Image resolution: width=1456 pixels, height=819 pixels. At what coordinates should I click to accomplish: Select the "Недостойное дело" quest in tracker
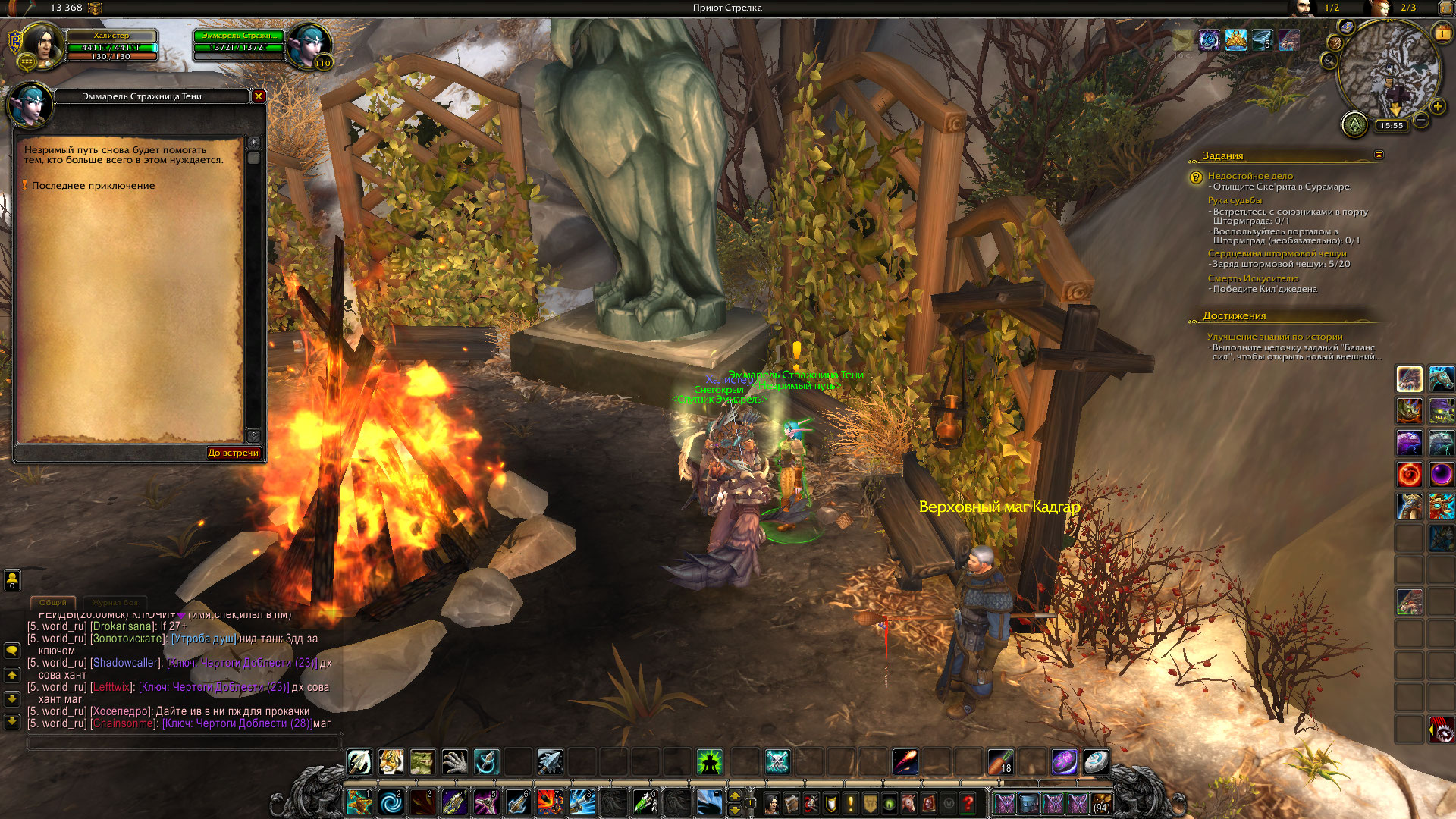point(1250,176)
